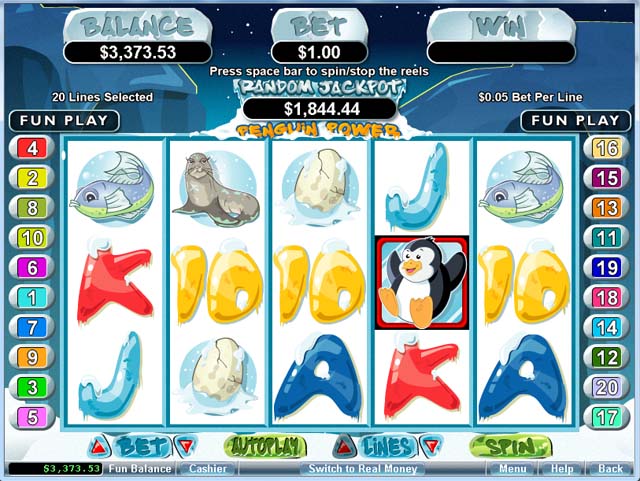Activate payline number 17
The height and width of the screenshot is (481, 640).
pyautogui.click(x=607, y=417)
